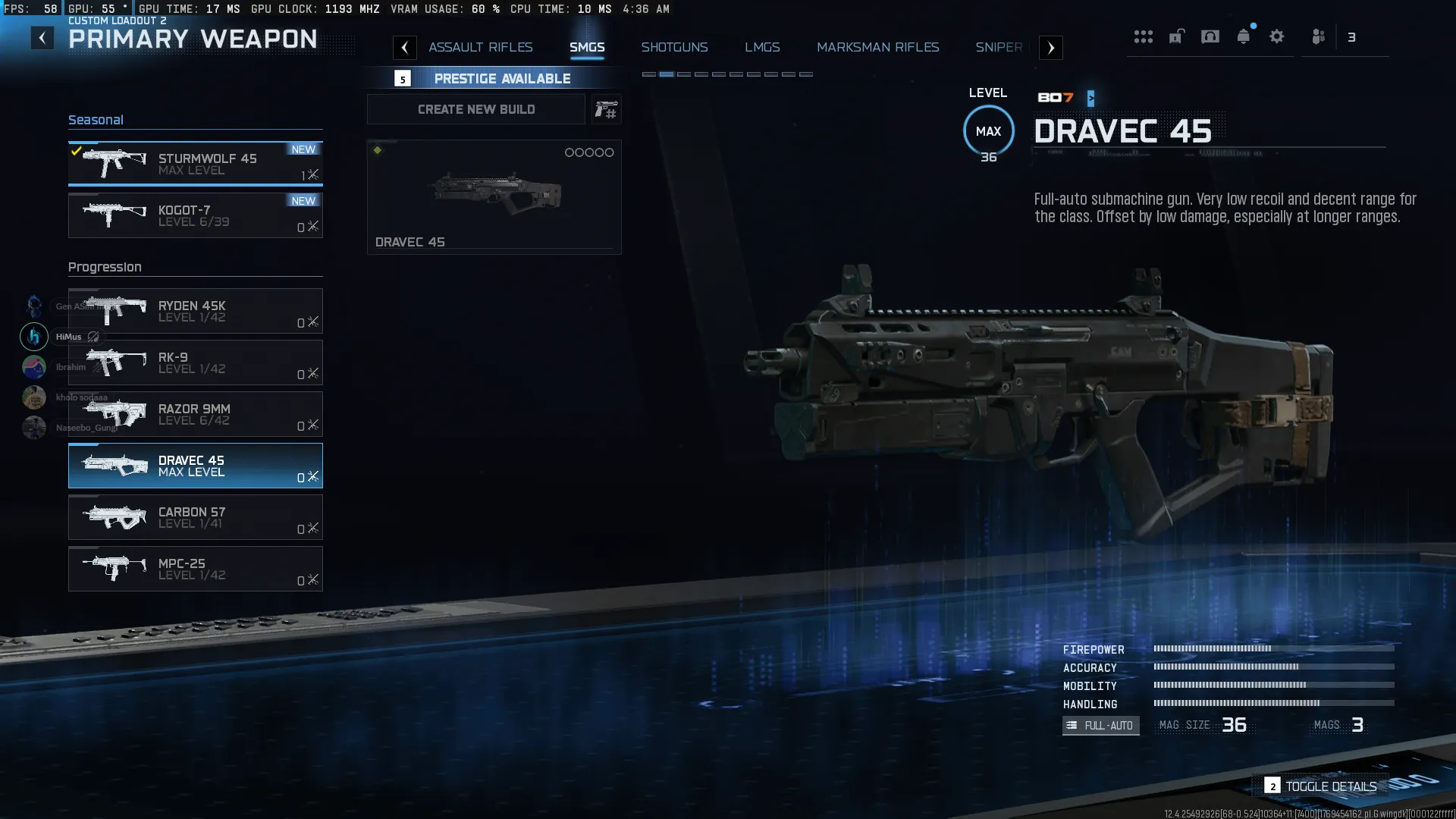1456x819 pixels.
Task: Open the notifications bell icon
Action: 1243,36
